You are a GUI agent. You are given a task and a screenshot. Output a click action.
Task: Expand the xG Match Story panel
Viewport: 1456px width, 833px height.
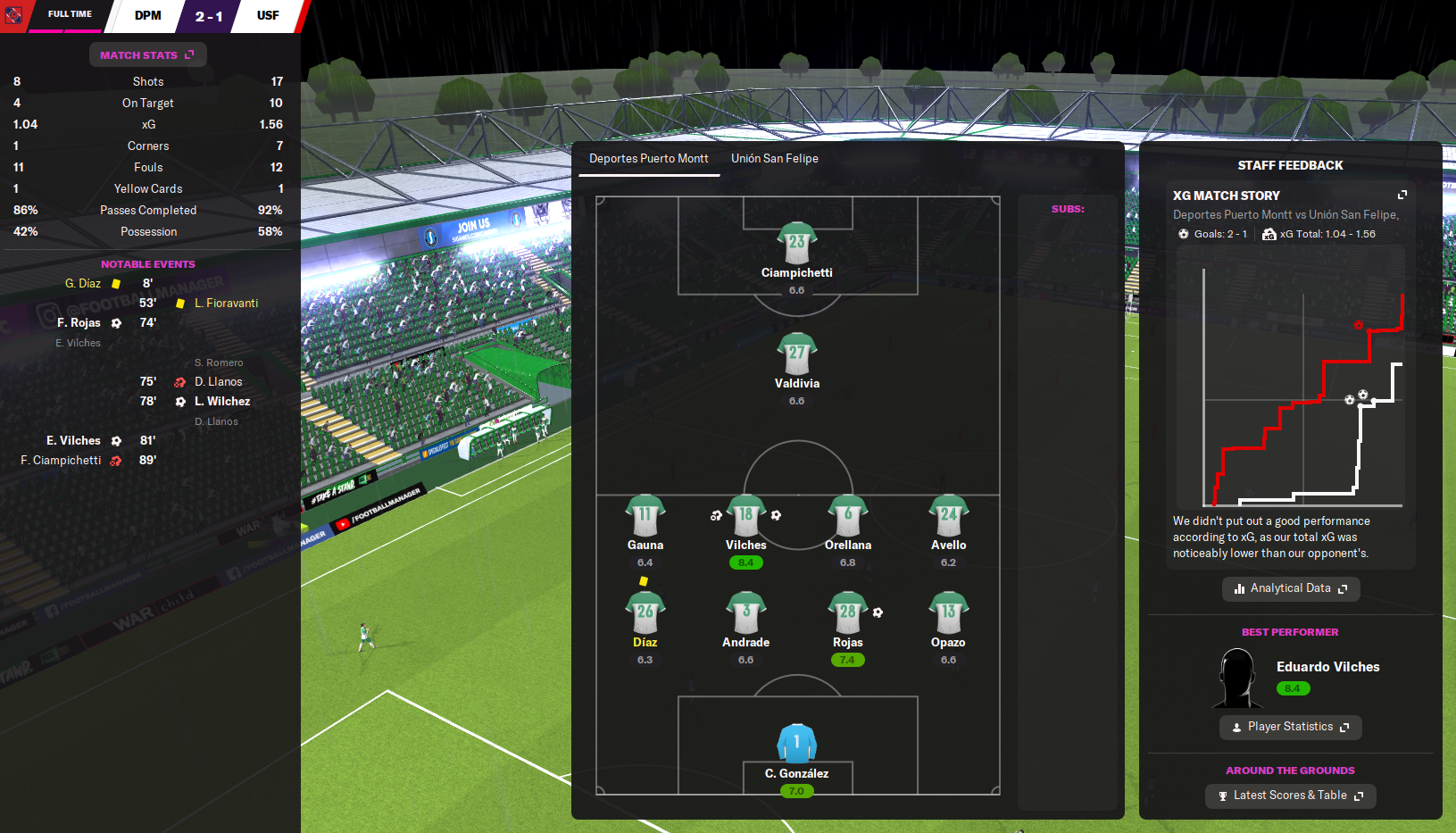click(x=1402, y=195)
